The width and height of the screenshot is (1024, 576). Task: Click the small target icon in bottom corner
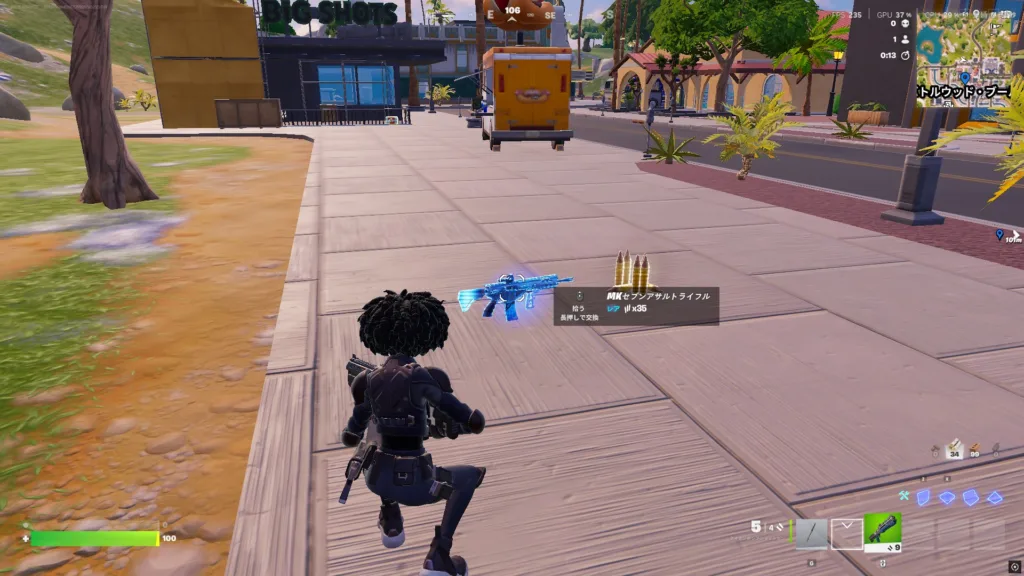(1014, 567)
